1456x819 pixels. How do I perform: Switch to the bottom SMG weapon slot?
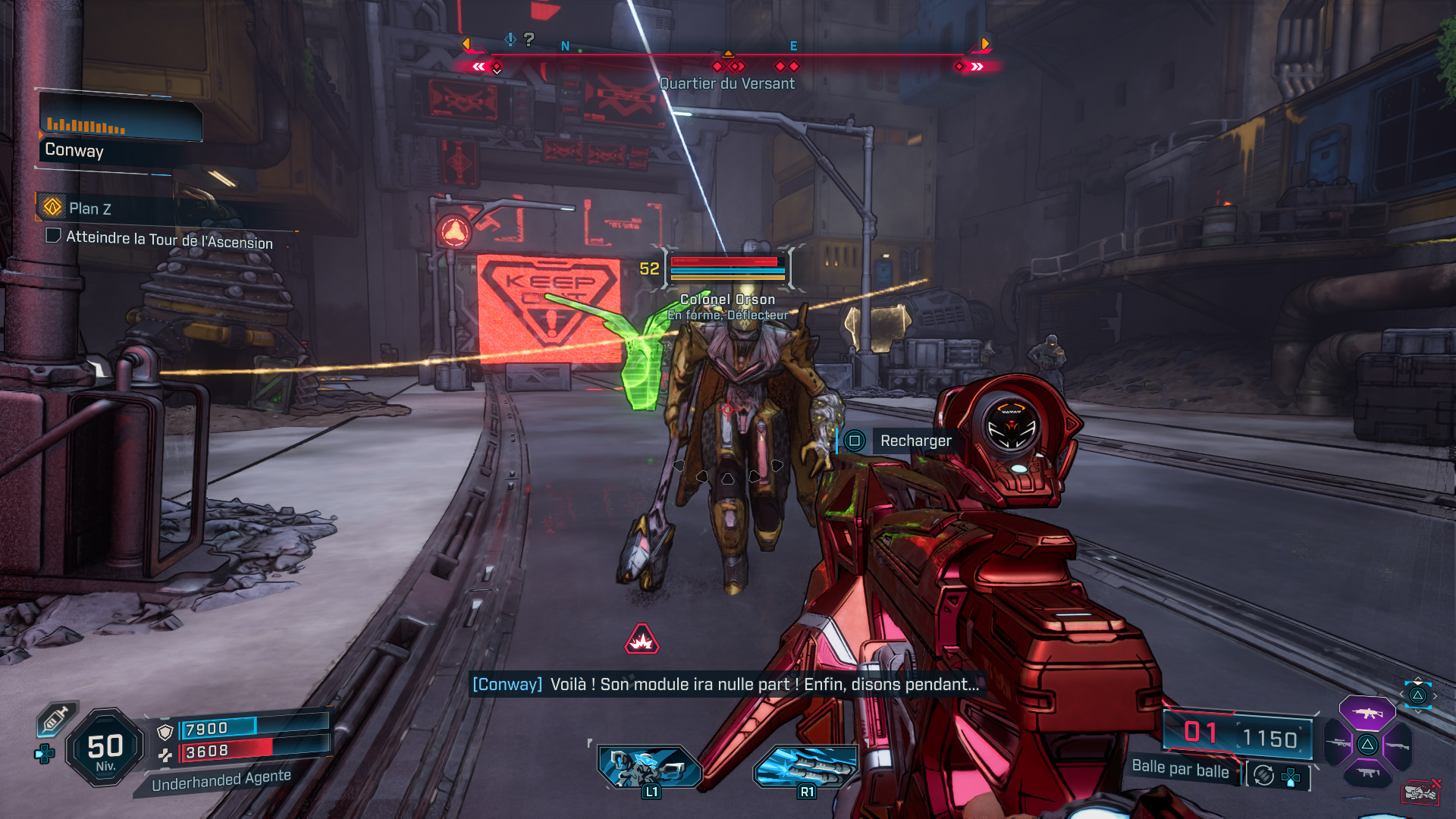tap(1367, 773)
